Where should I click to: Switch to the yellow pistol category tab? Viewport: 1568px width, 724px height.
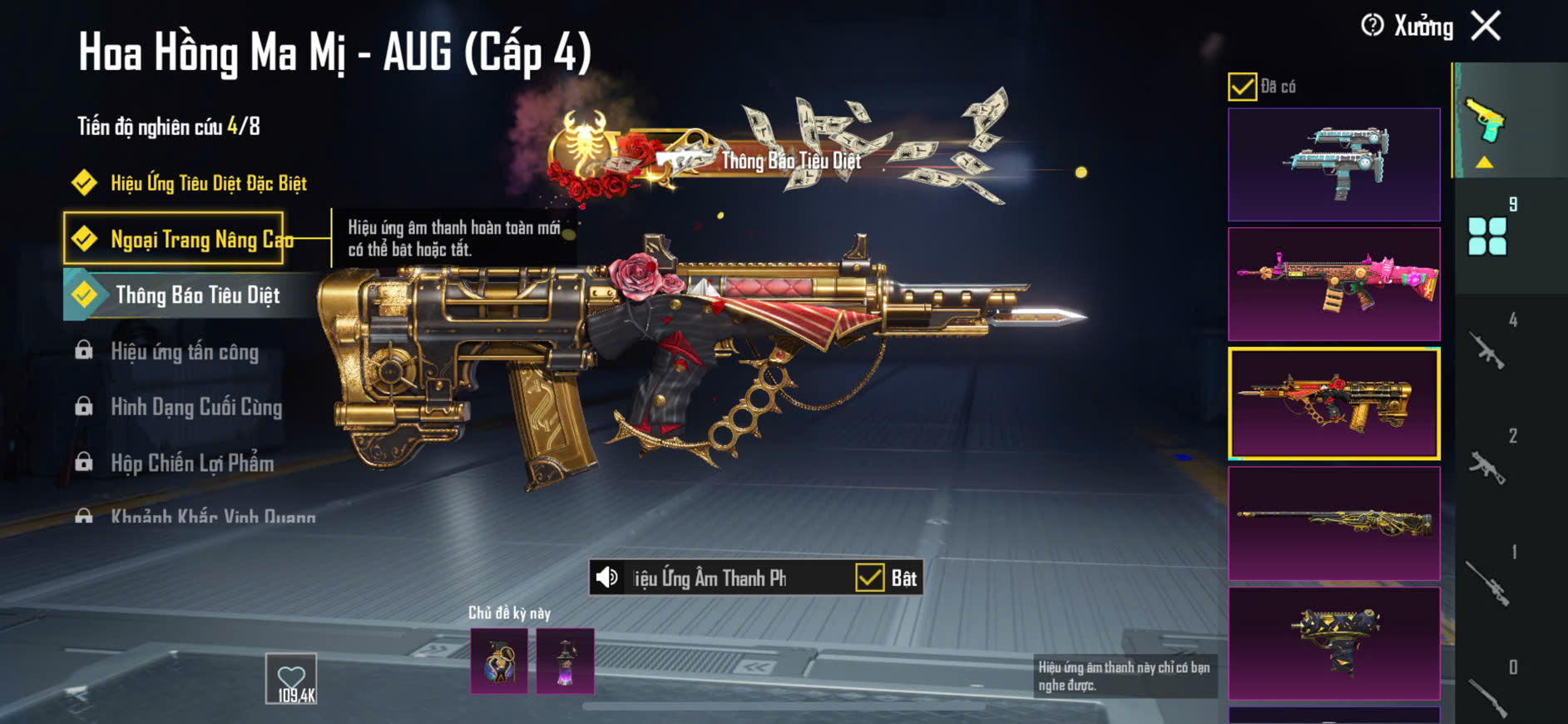tap(1486, 121)
